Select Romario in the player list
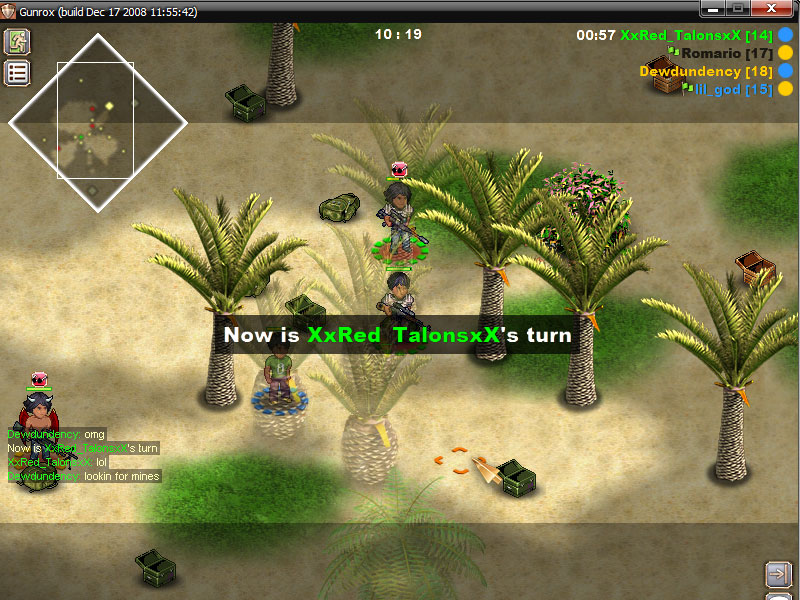Screen dimensions: 800x600 [x=712, y=52]
